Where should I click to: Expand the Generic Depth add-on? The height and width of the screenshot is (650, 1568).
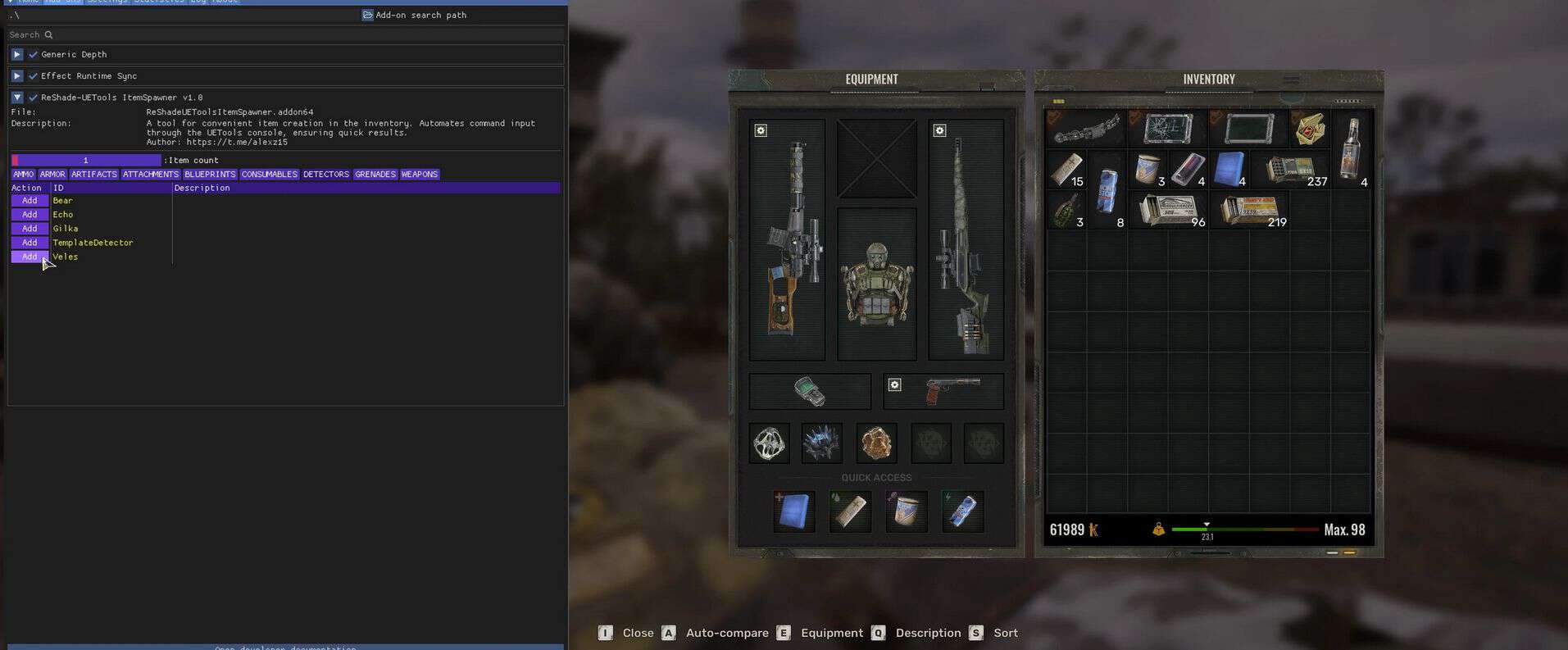pyautogui.click(x=16, y=55)
